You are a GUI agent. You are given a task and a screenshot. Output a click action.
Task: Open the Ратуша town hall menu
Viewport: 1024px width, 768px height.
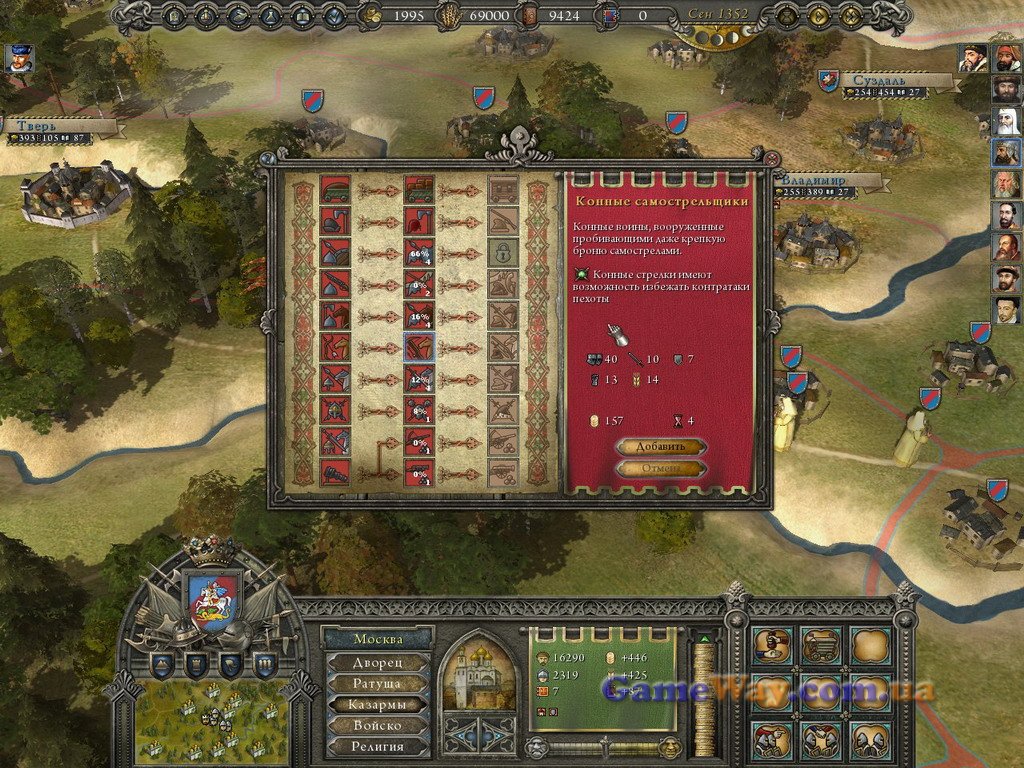pos(377,683)
